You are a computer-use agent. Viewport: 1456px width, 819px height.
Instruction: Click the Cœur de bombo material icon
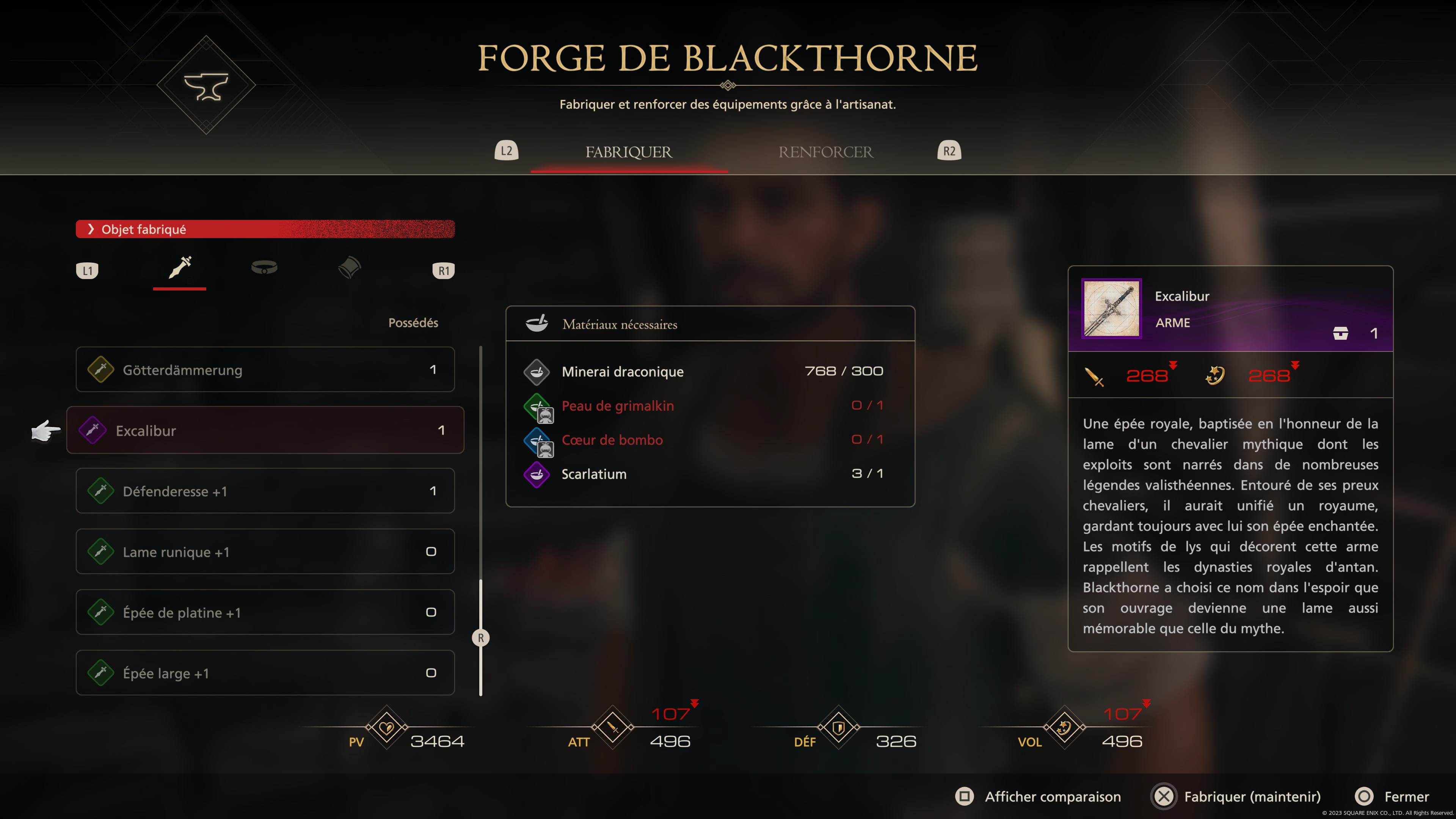[538, 440]
